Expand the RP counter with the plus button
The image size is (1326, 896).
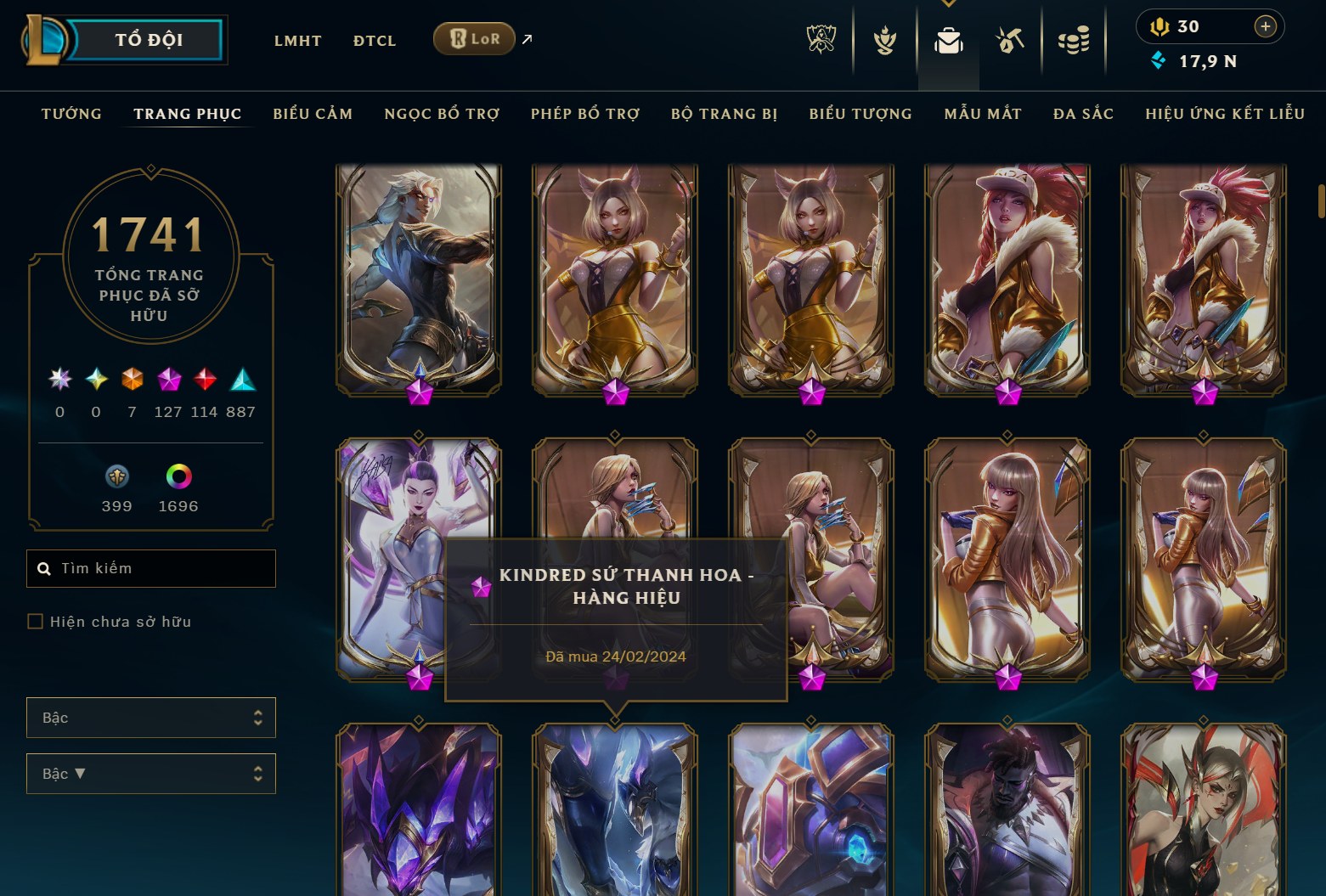coord(1265,25)
